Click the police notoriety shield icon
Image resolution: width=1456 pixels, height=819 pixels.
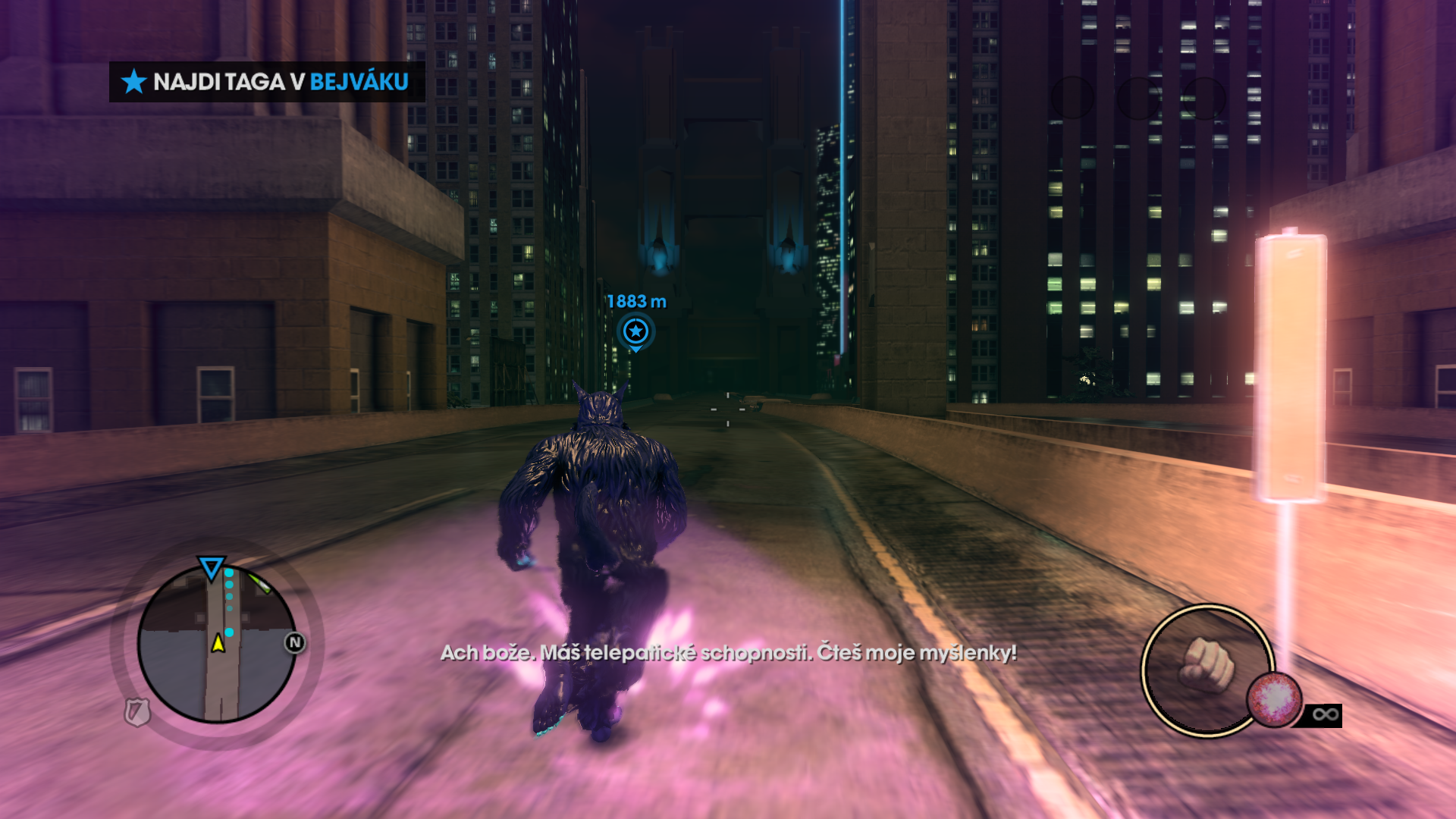coord(137,711)
